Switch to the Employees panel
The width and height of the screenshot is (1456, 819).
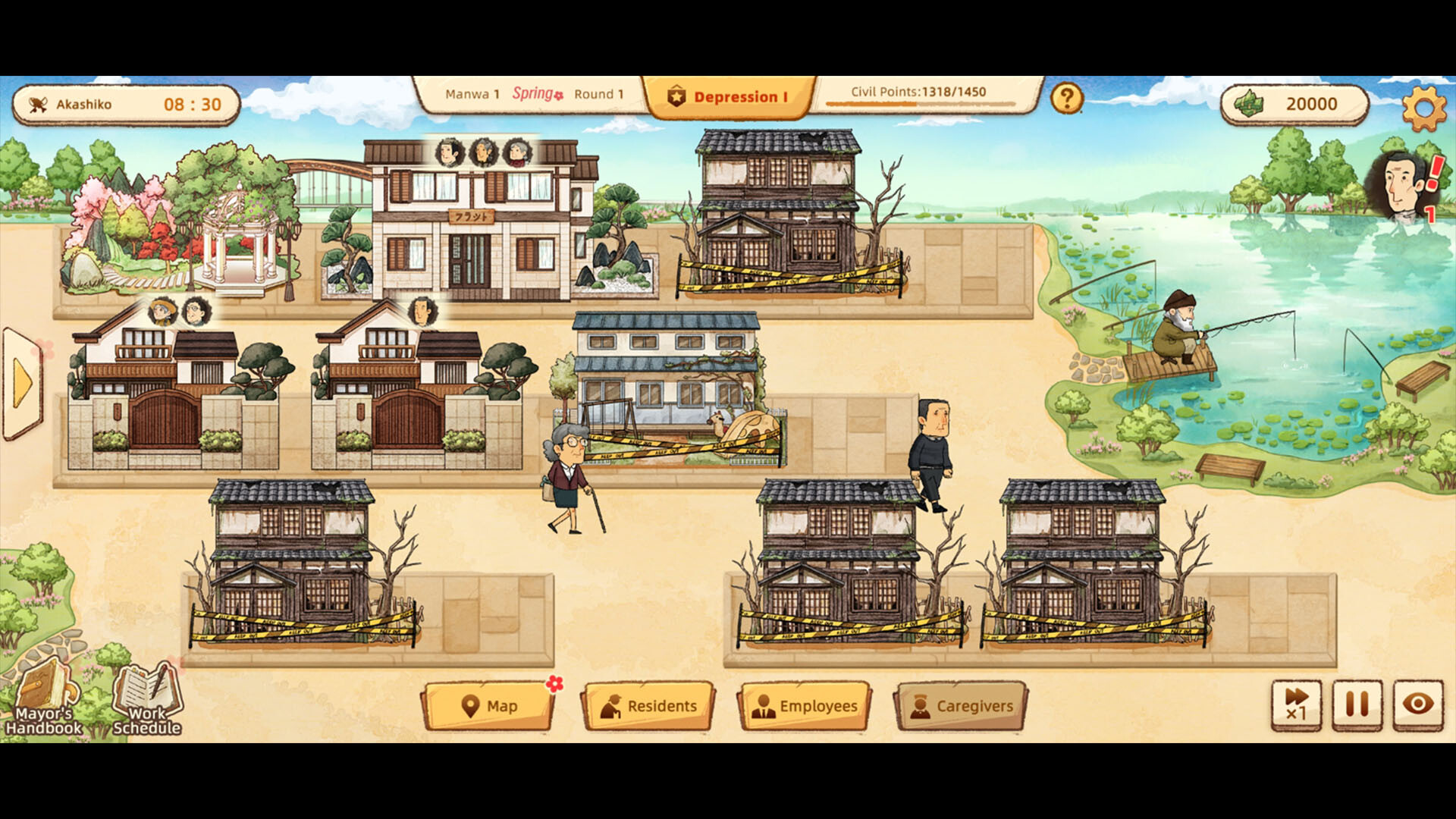tap(805, 705)
